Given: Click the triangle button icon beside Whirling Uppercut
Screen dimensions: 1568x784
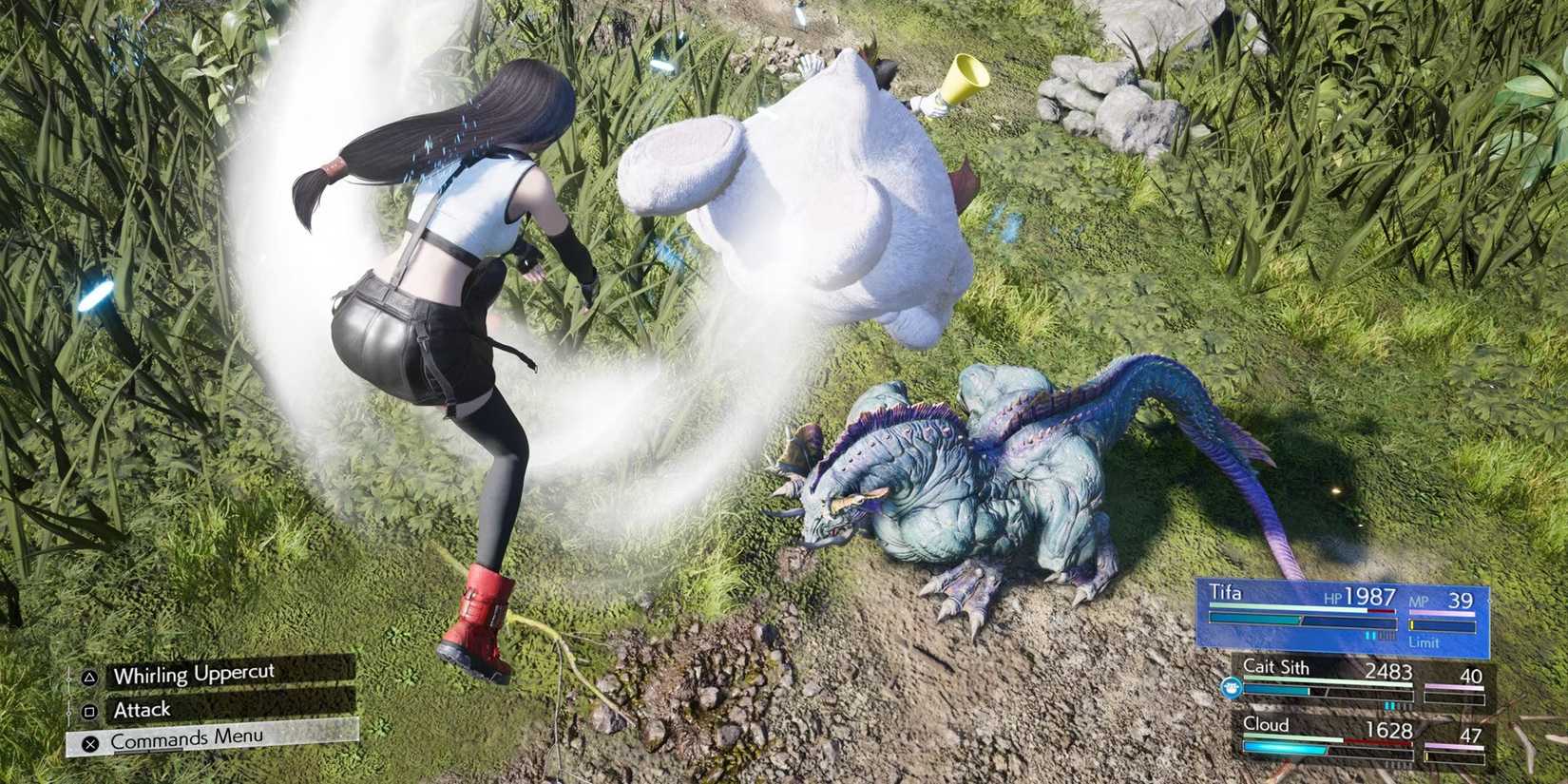Looking at the screenshot, I should pyautogui.click(x=89, y=679).
